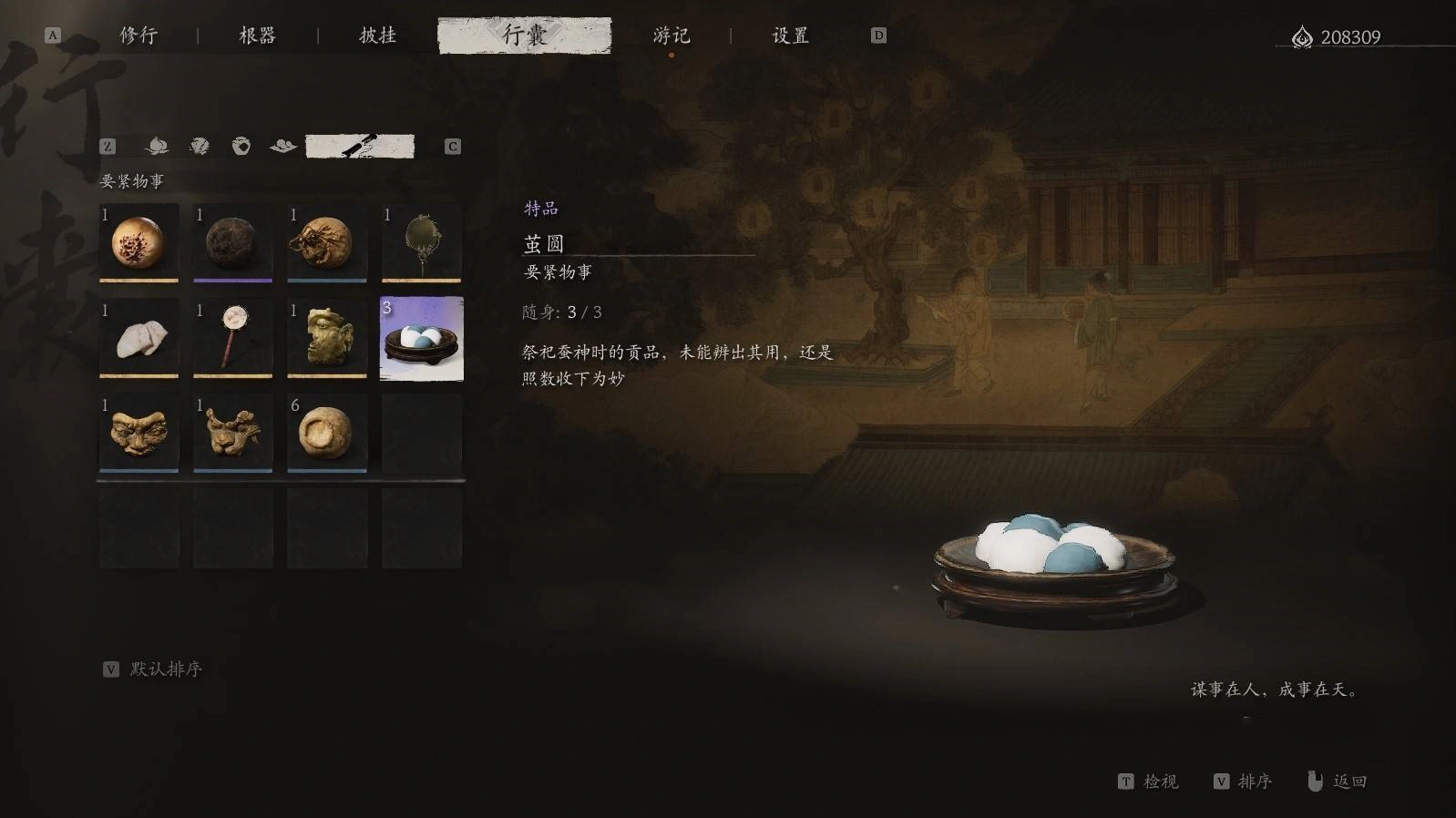Image resolution: width=1456 pixels, height=818 pixels.
Task: Open the 设置 Settings menu
Action: [789, 36]
